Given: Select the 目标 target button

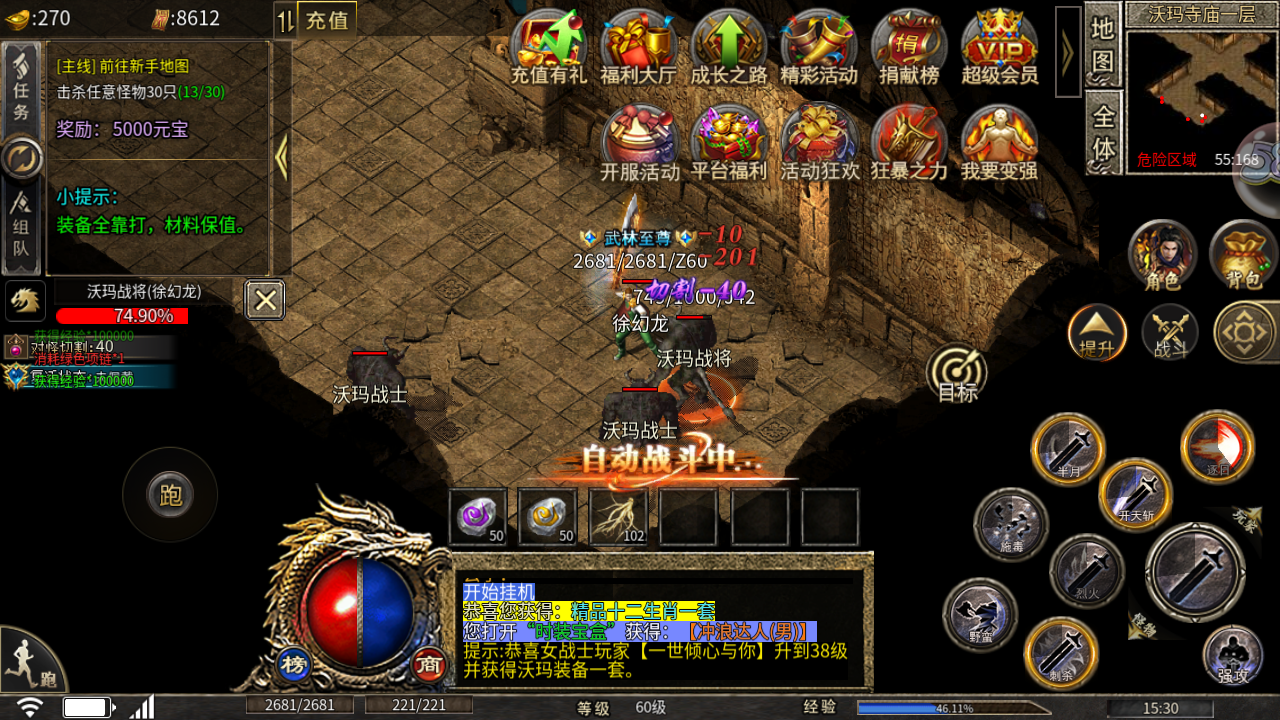Looking at the screenshot, I should [957, 374].
